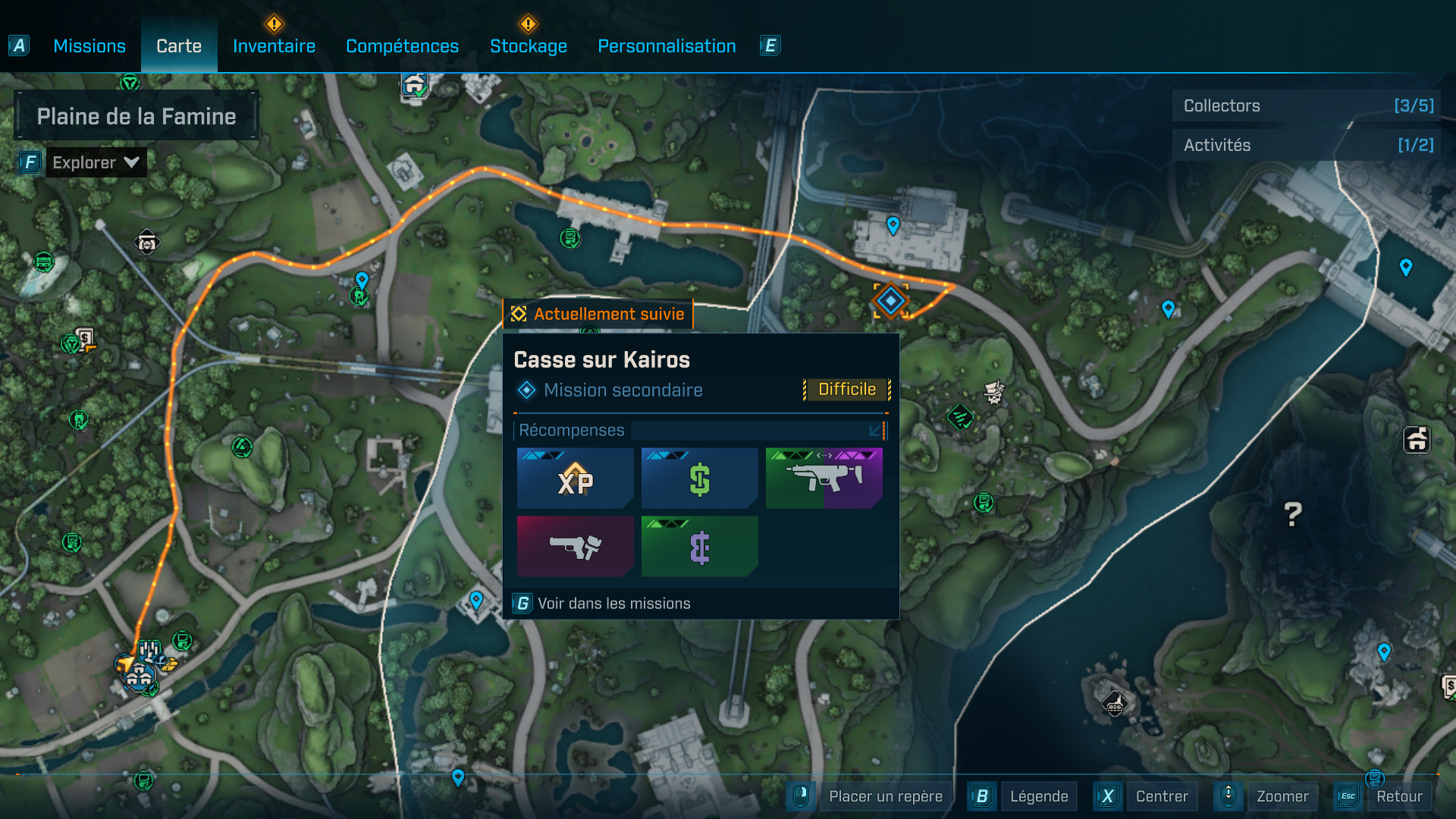
Task: Open the Stockage tab
Action: pos(529,46)
